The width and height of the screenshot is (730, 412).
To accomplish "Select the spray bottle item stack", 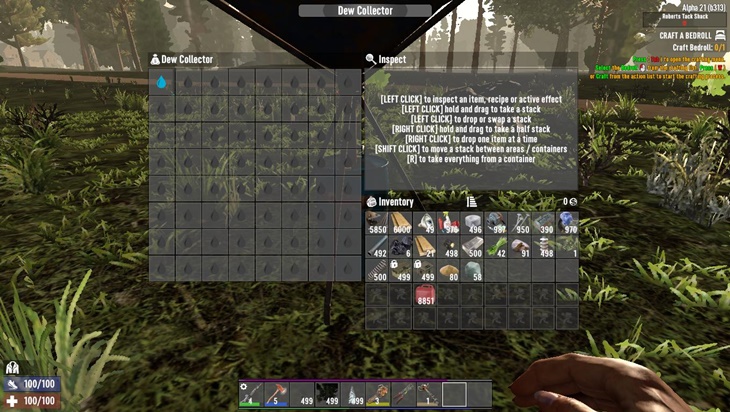I will [448, 222].
